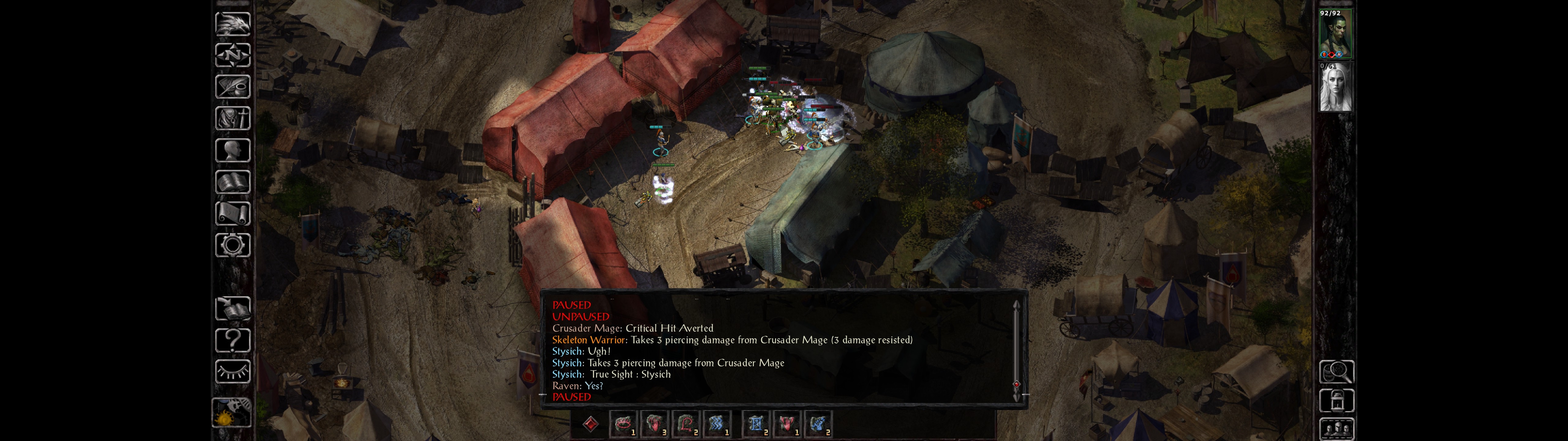Select all party members with the group button

click(1336, 429)
